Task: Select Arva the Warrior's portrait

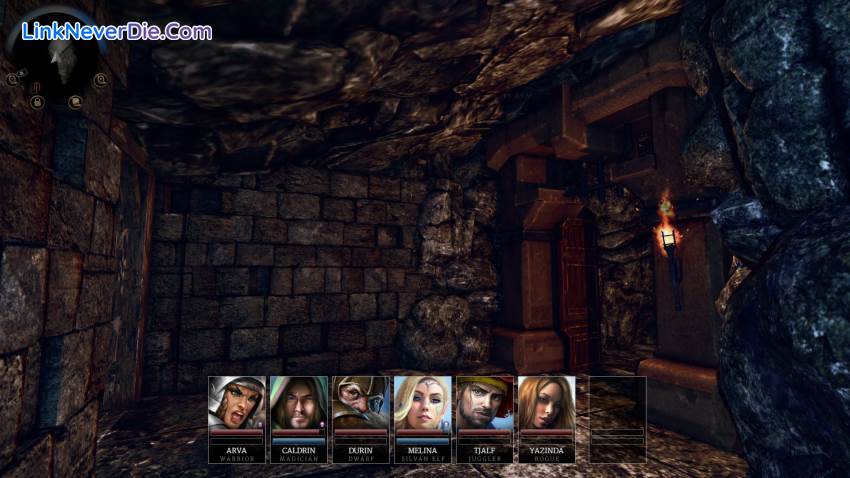Action: [237, 404]
